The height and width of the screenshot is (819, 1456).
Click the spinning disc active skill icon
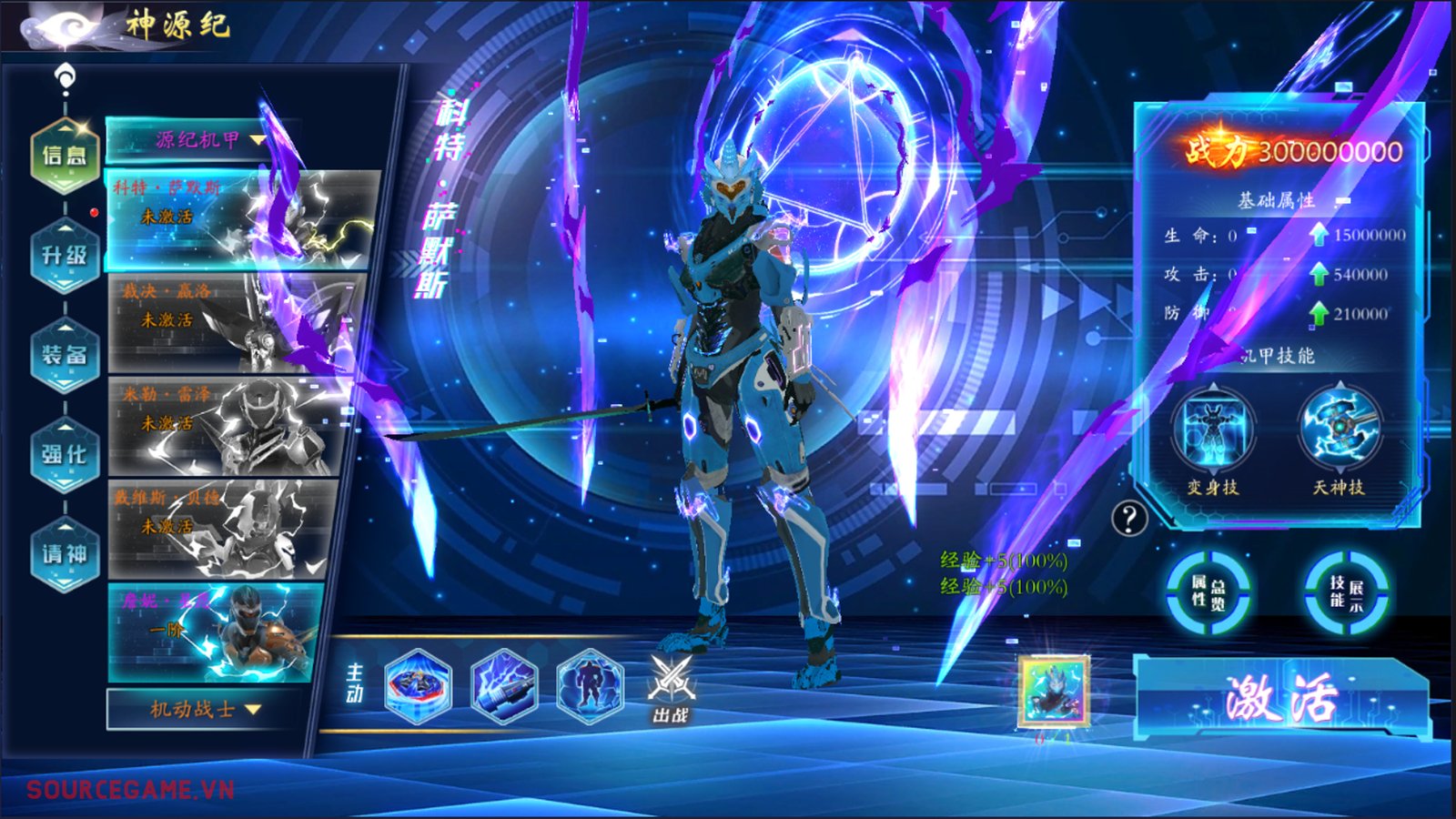pyautogui.click(x=418, y=685)
